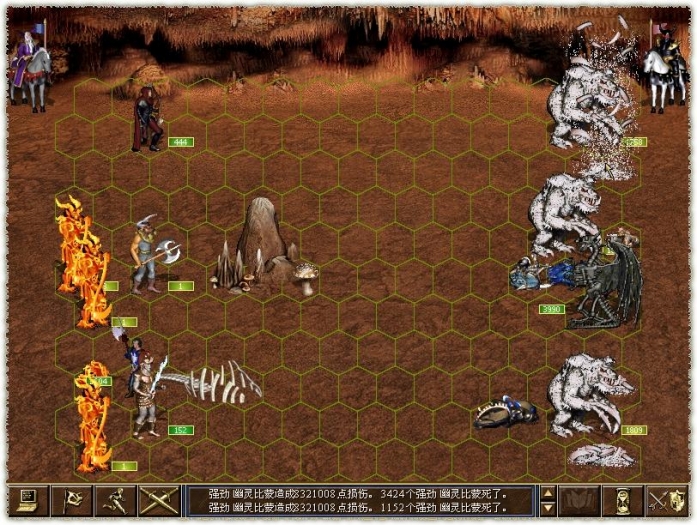Image resolution: width=697 pixels, height=525 pixels.
Task: Click the combat log message panel
Action: tap(360, 500)
